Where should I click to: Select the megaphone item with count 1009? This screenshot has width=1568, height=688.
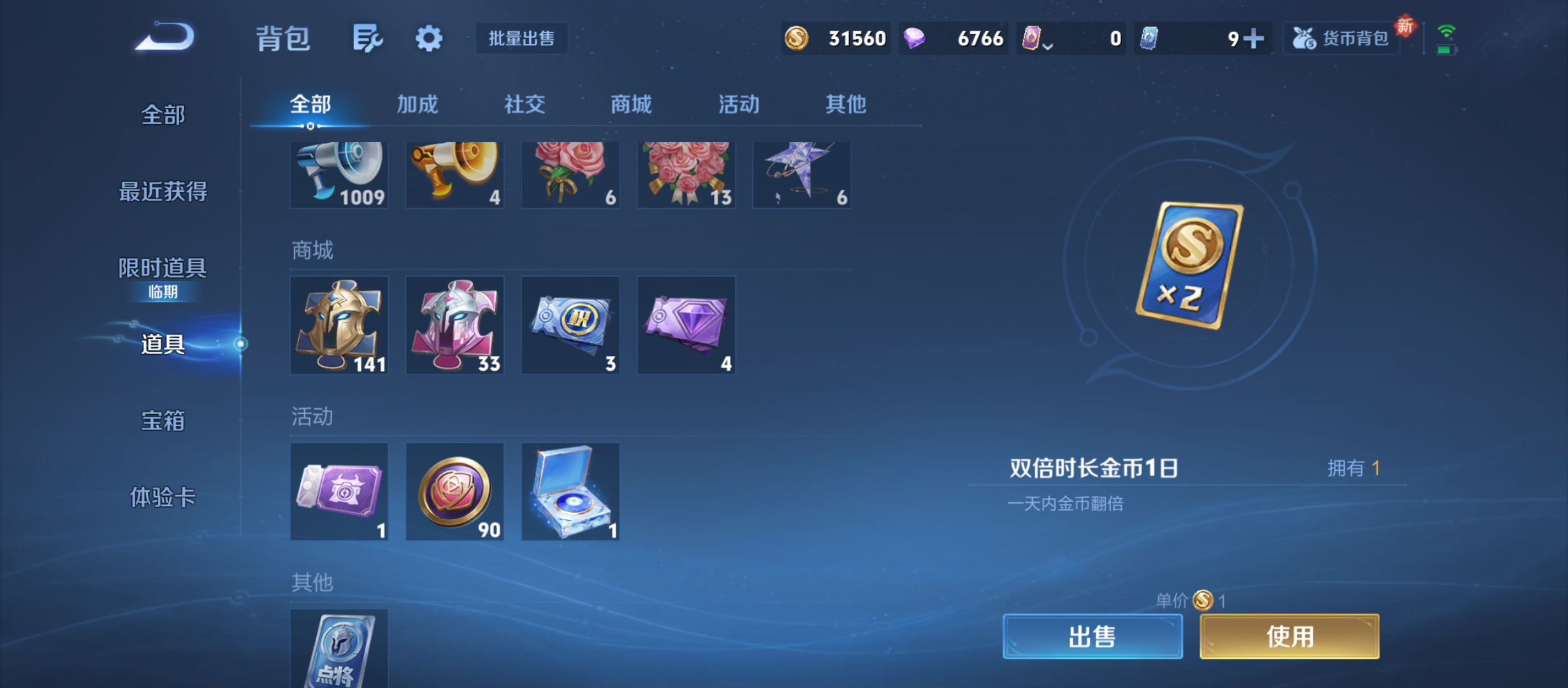[339, 174]
